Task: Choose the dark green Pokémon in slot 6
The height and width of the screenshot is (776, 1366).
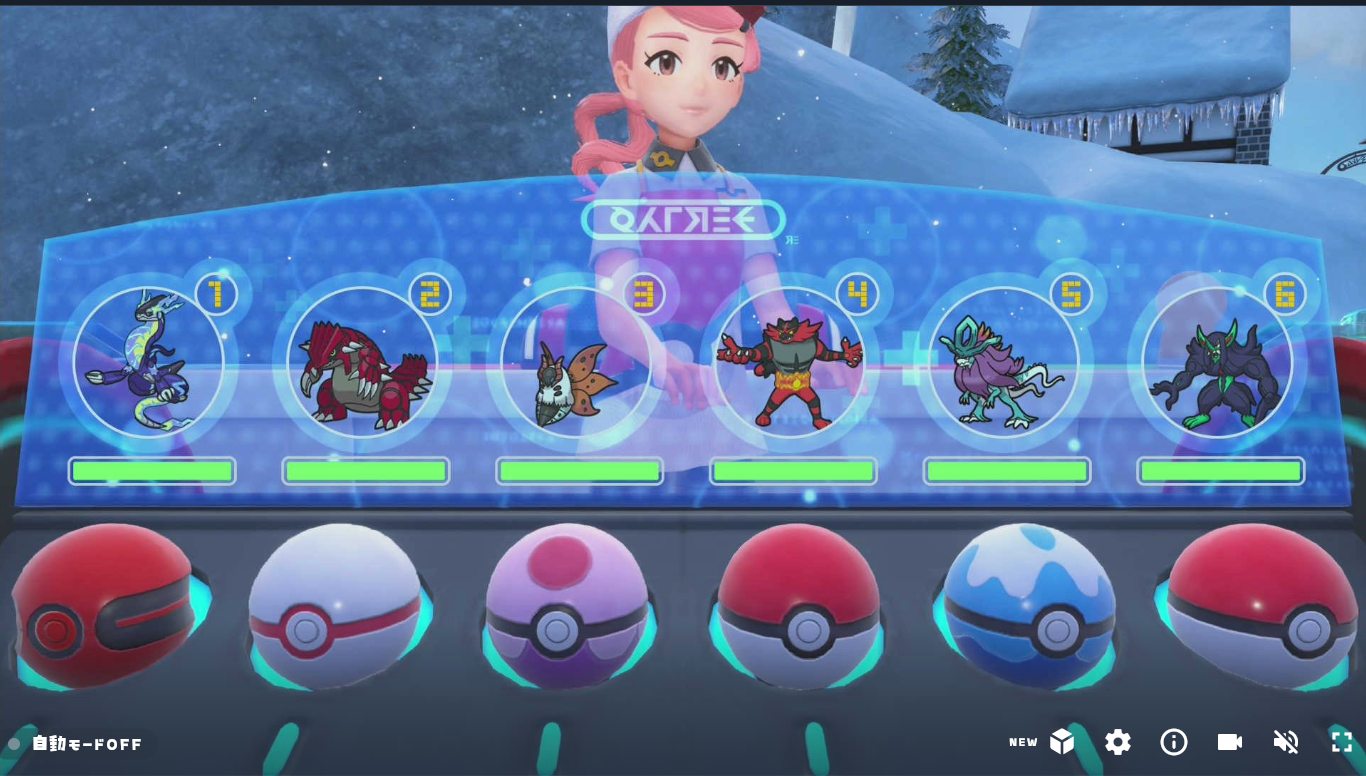Action: point(1217,361)
